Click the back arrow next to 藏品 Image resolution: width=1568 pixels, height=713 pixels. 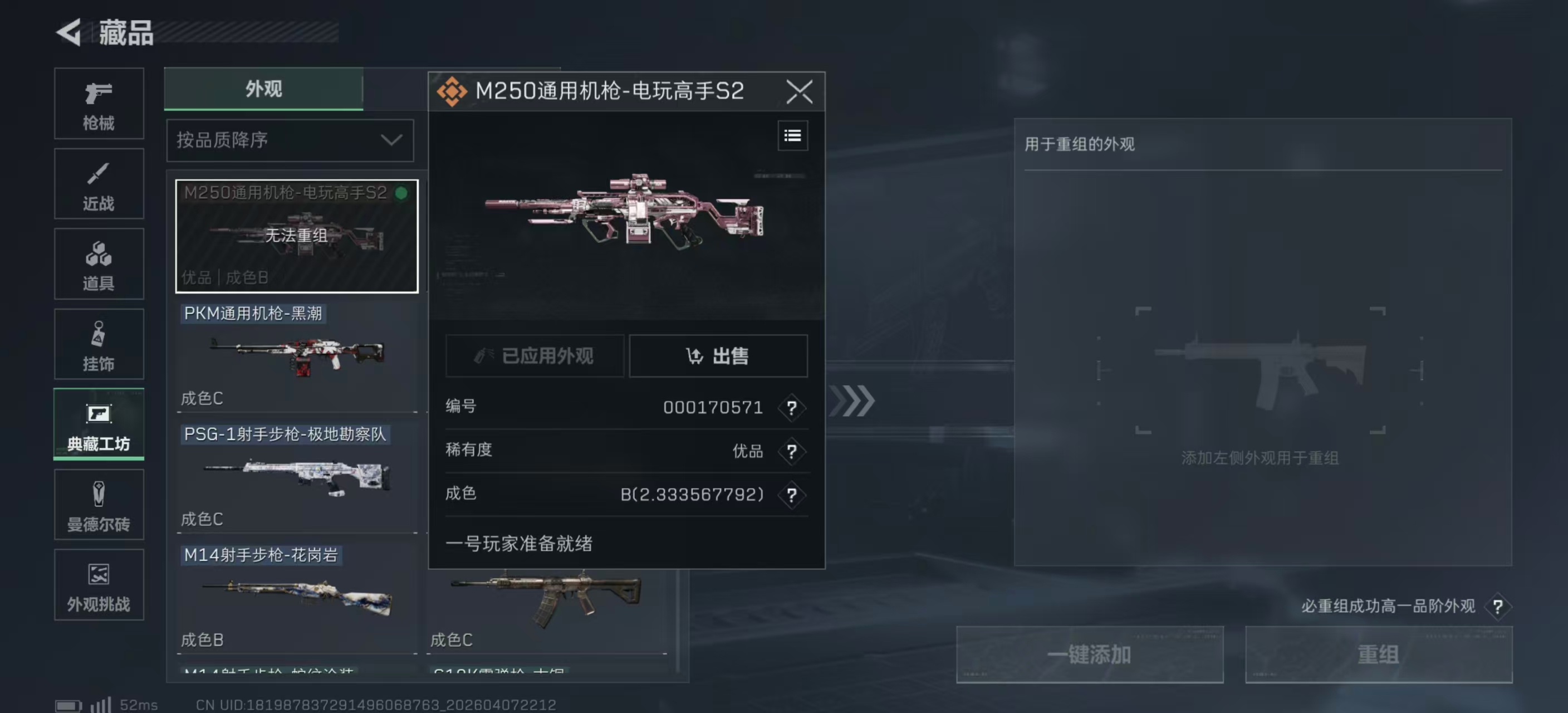tap(69, 33)
